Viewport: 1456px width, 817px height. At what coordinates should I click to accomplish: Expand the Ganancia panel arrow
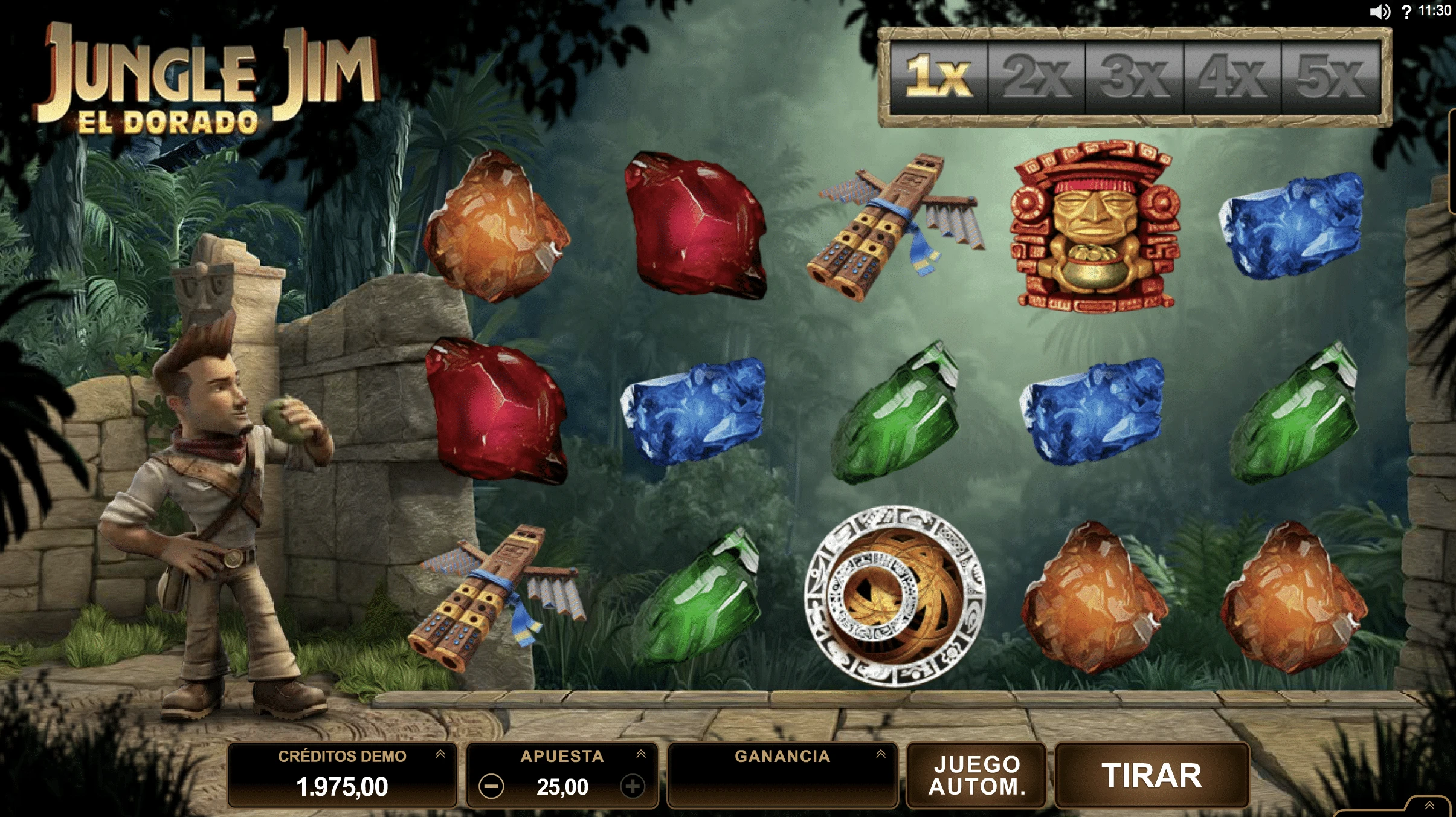click(881, 754)
